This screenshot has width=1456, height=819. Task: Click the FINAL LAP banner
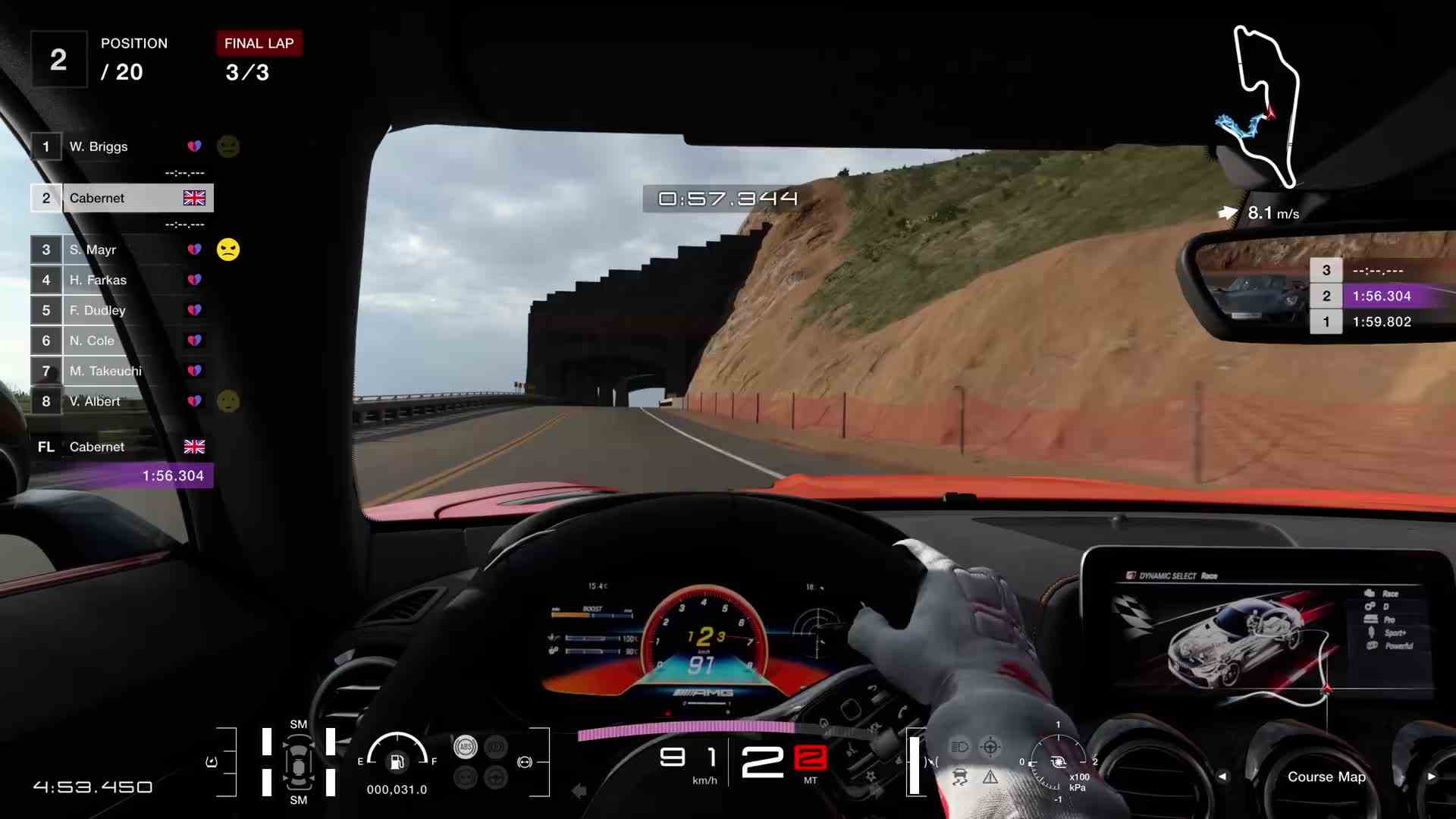(x=259, y=43)
